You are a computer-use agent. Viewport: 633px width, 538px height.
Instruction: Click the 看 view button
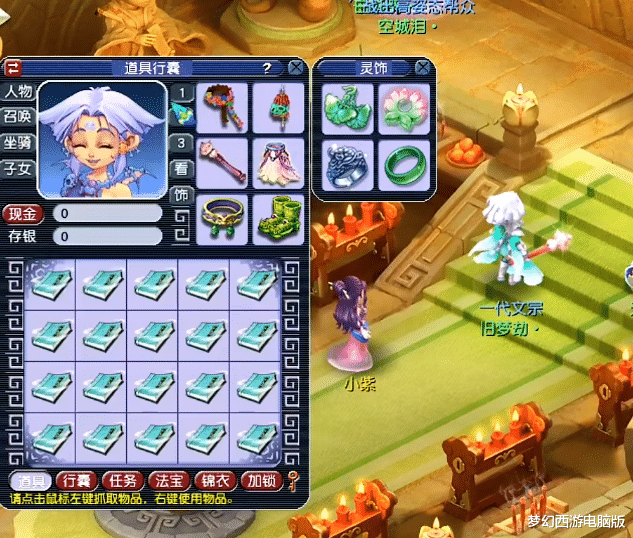coord(181,168)
